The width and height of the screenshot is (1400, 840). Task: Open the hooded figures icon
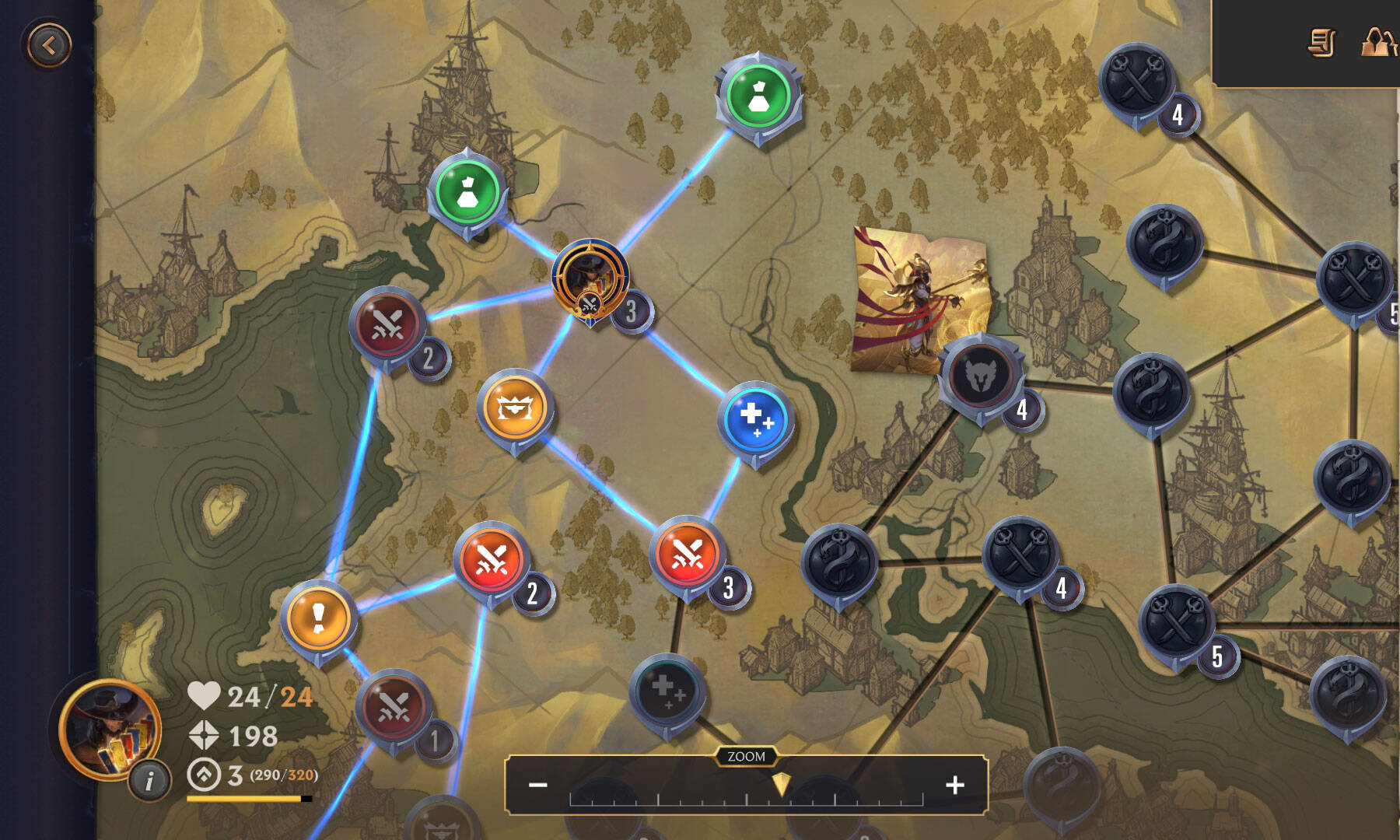pos(1378,41)
